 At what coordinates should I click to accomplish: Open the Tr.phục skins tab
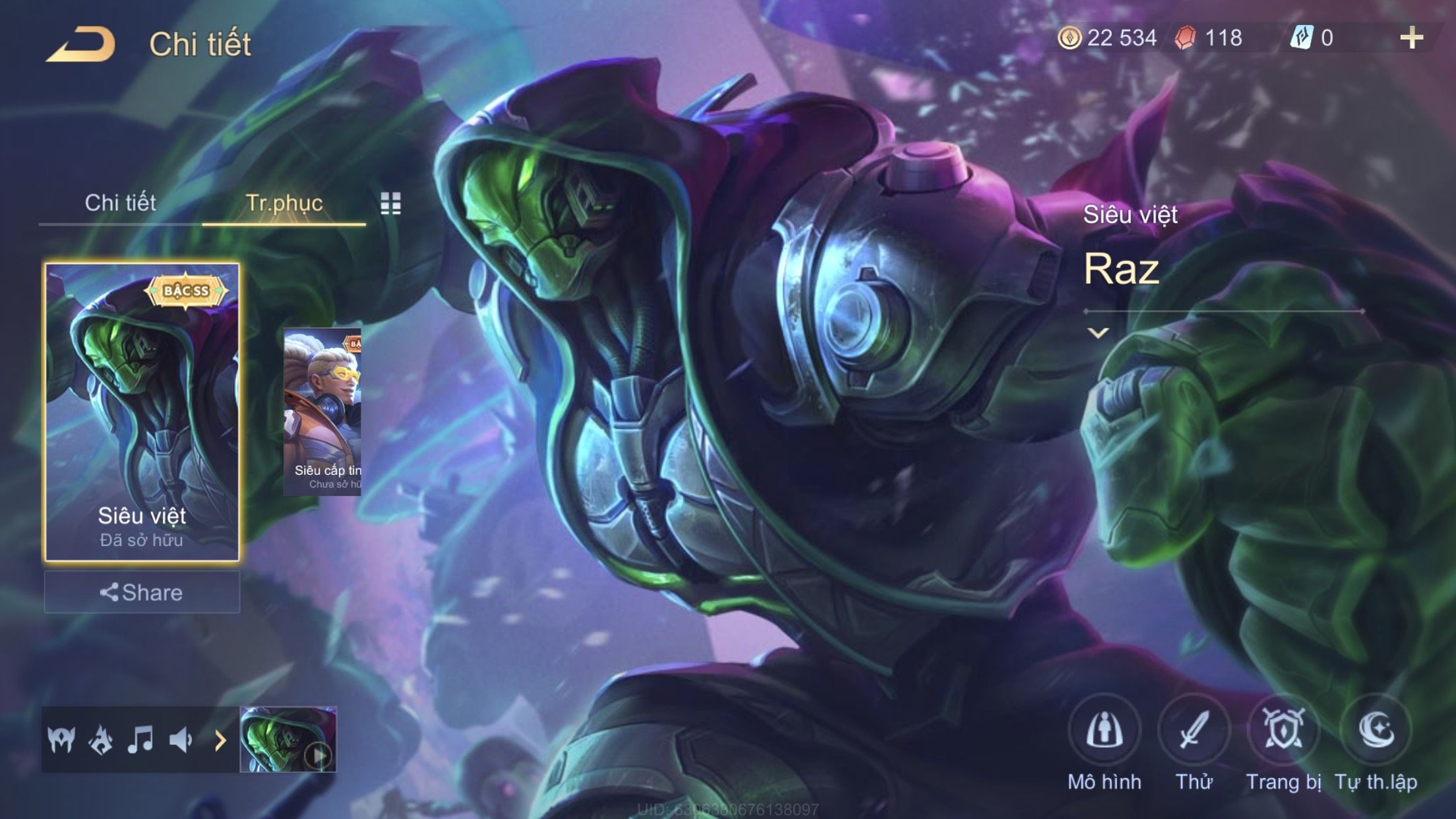(x=284, y=202)
